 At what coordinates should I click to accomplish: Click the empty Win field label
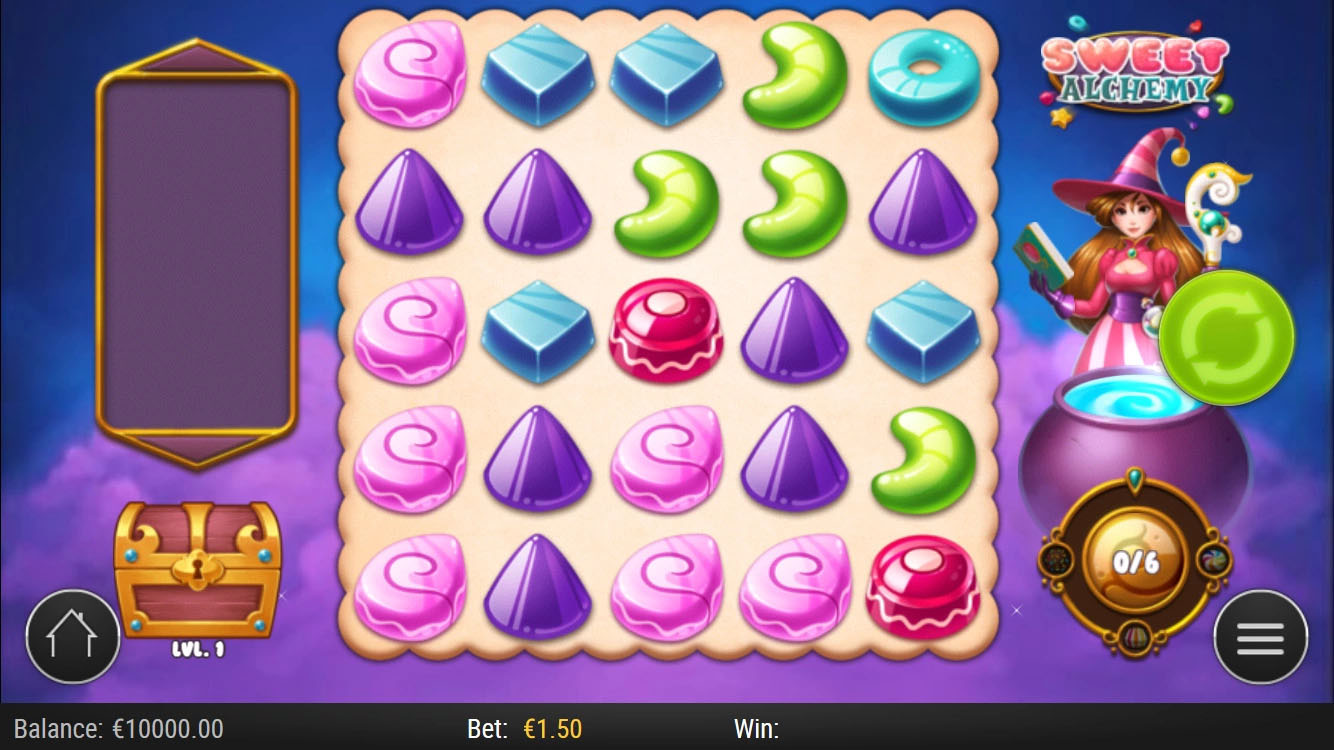756,729
